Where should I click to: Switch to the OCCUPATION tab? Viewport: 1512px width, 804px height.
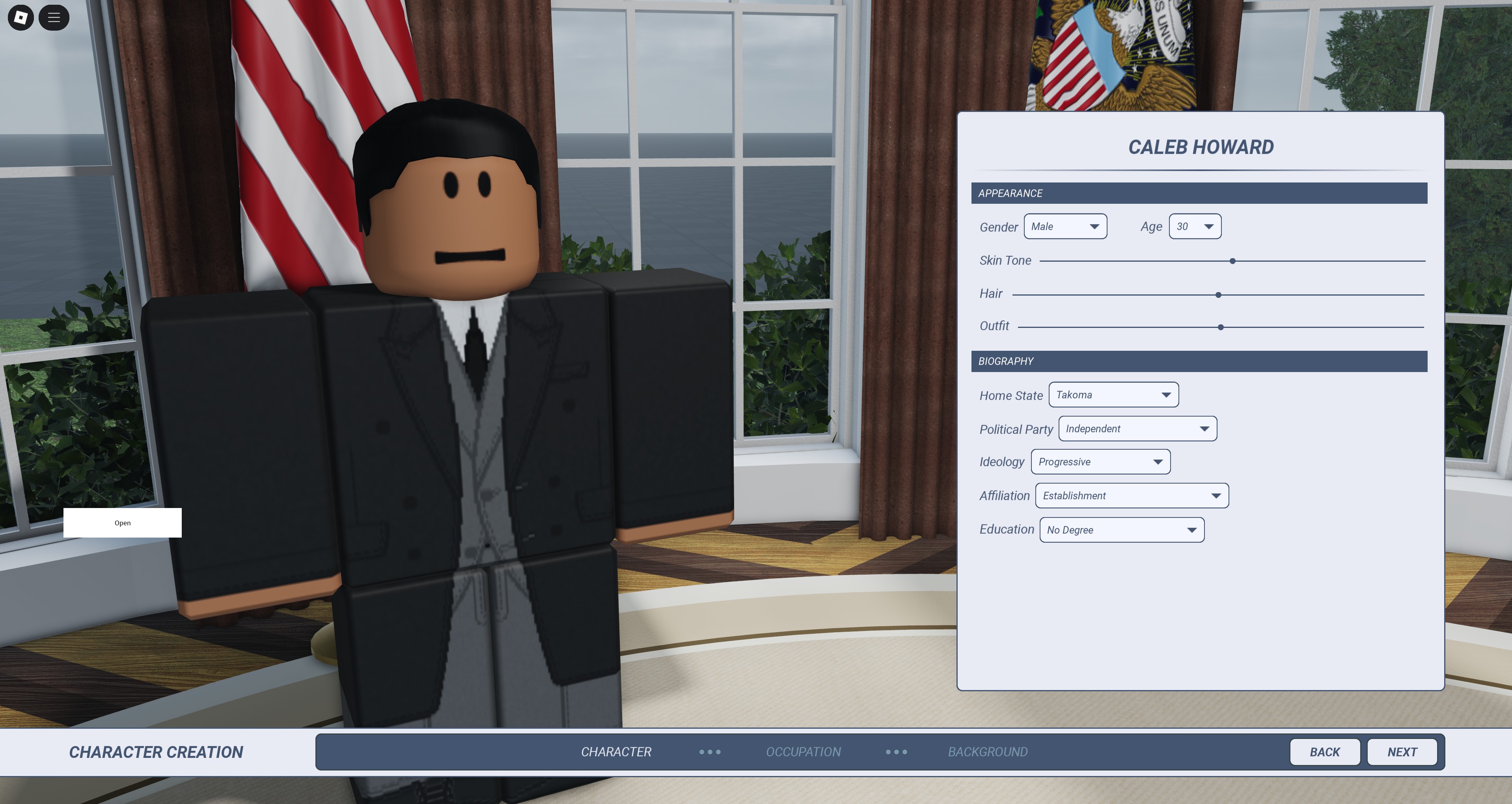(803, 752)
